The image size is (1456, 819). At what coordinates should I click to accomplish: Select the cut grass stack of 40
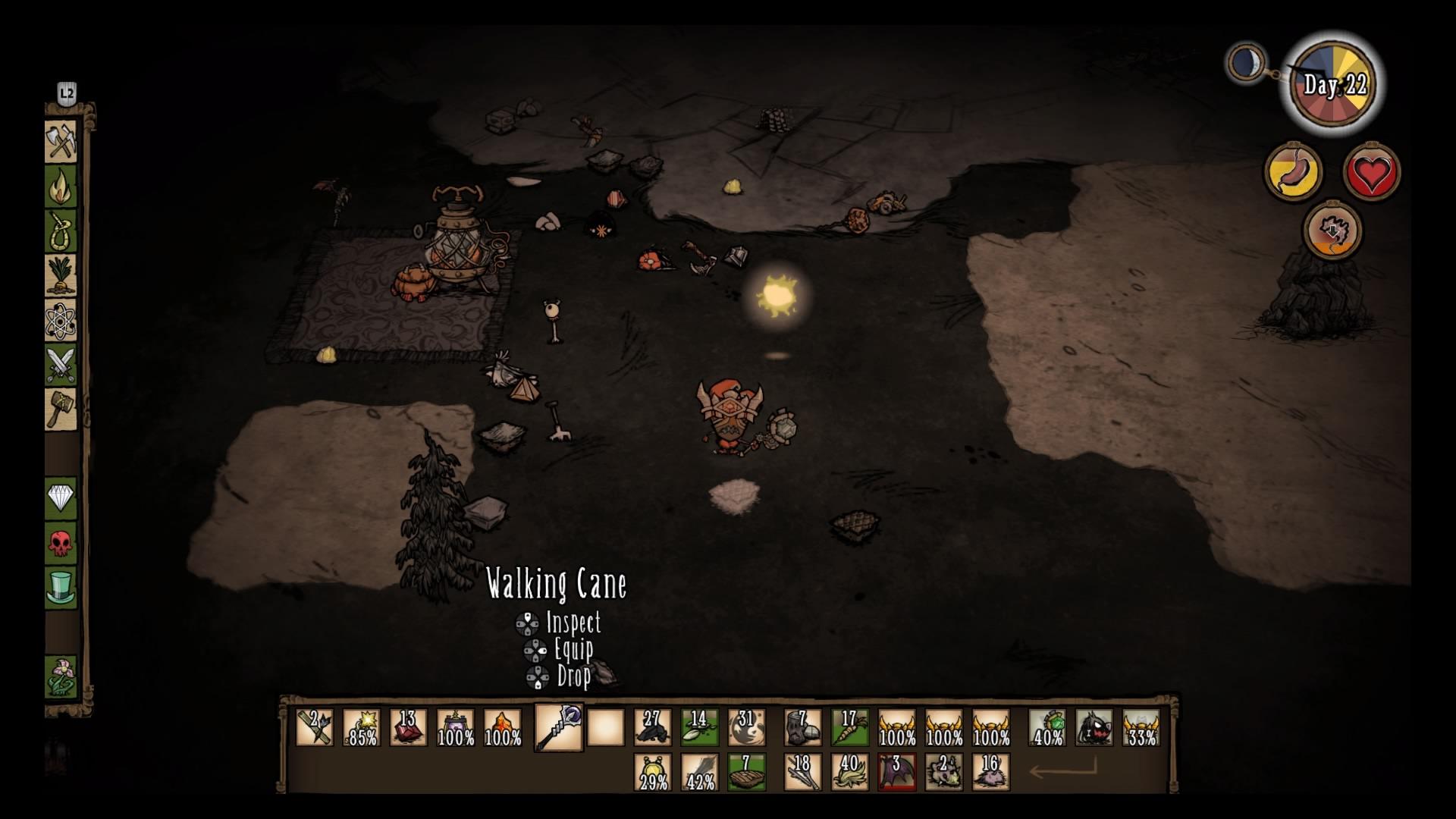(849, 772)
